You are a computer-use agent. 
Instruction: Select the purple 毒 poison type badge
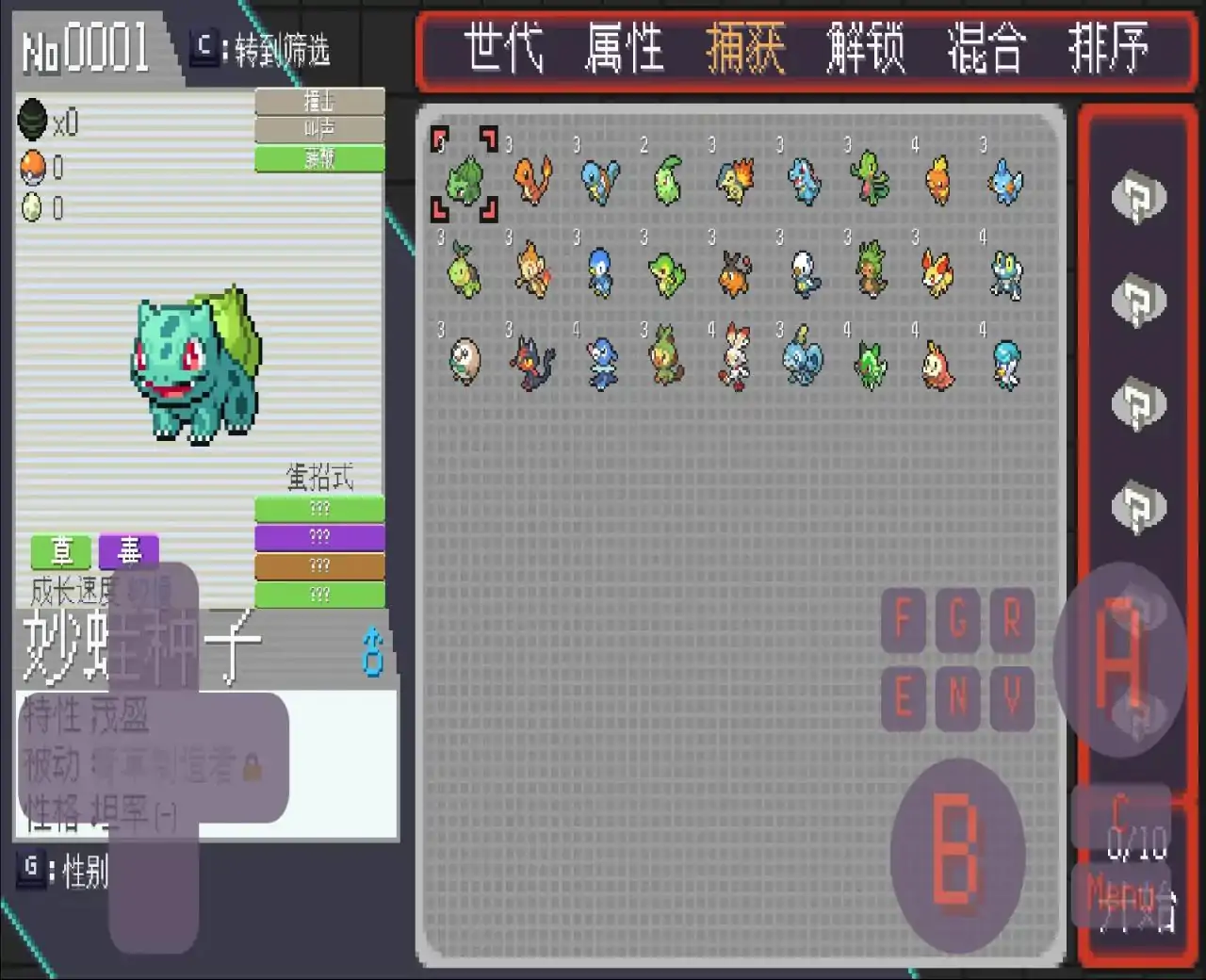click(128, 553)
